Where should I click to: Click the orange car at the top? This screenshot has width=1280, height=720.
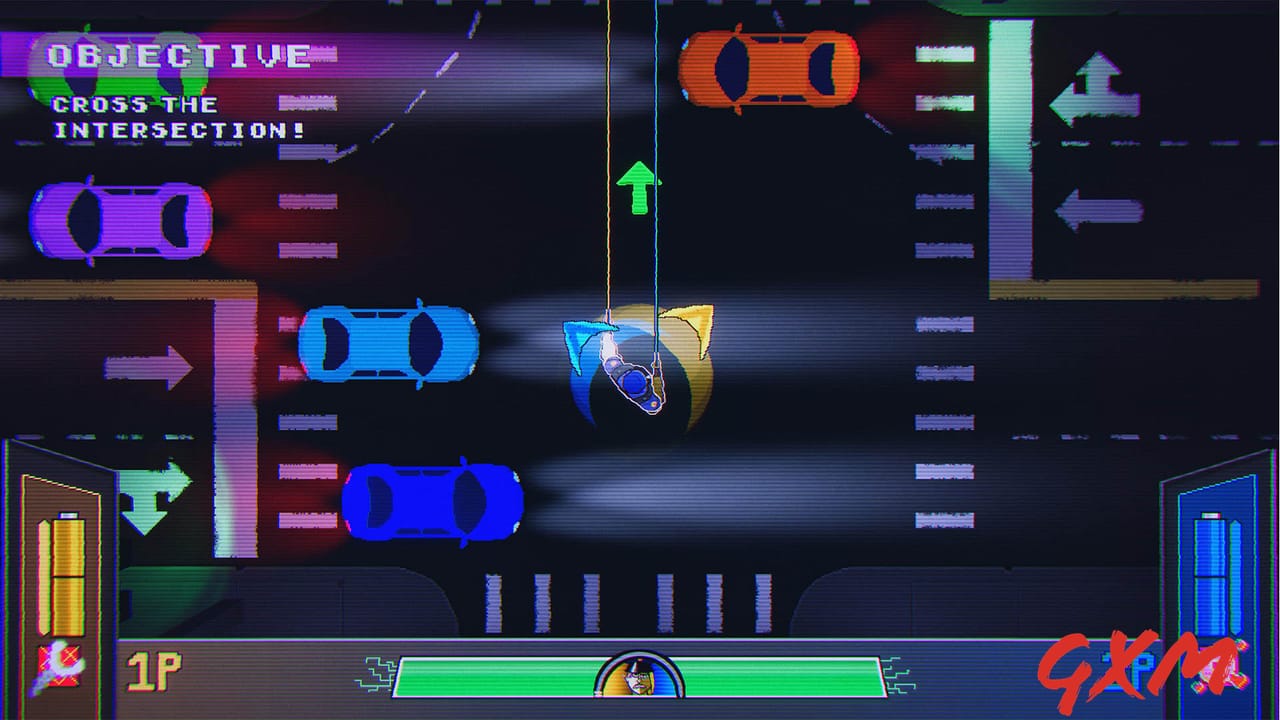(770, 70)
